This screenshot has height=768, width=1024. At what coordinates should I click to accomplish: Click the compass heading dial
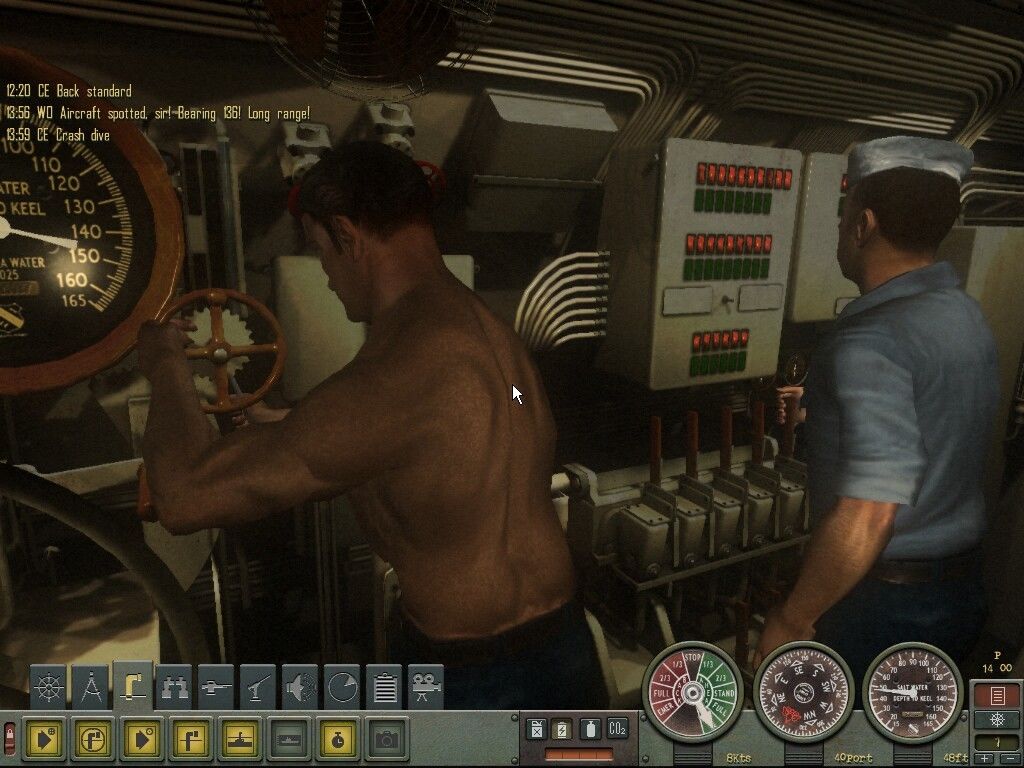pyautogui.click(x=803, y=691)
